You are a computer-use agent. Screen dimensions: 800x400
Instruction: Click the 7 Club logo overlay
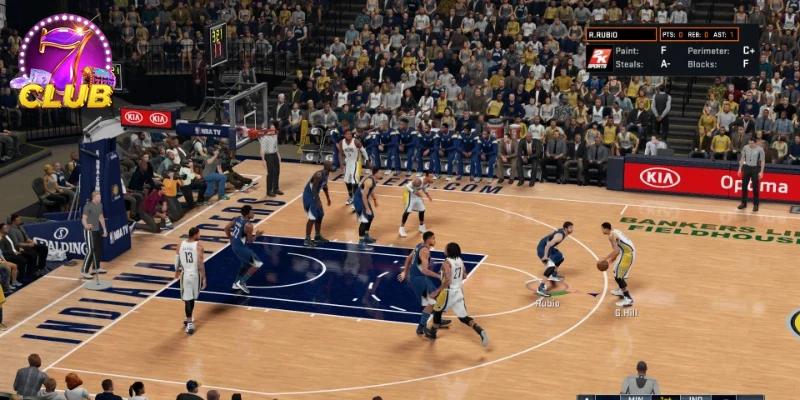[66, 62]
